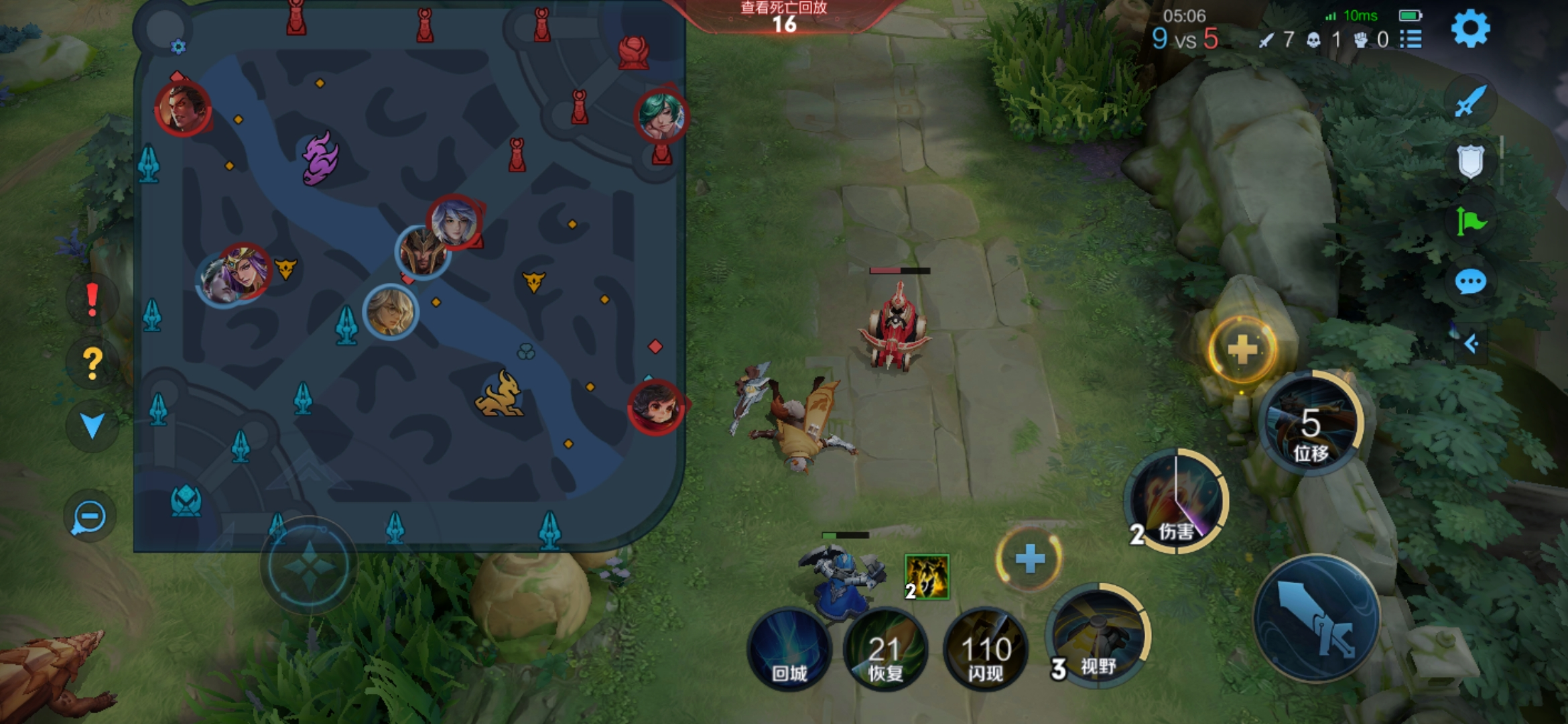Send the green flag rally signal
Viewport: 1568px width, 724px height.
click(x=1470, y=221)
